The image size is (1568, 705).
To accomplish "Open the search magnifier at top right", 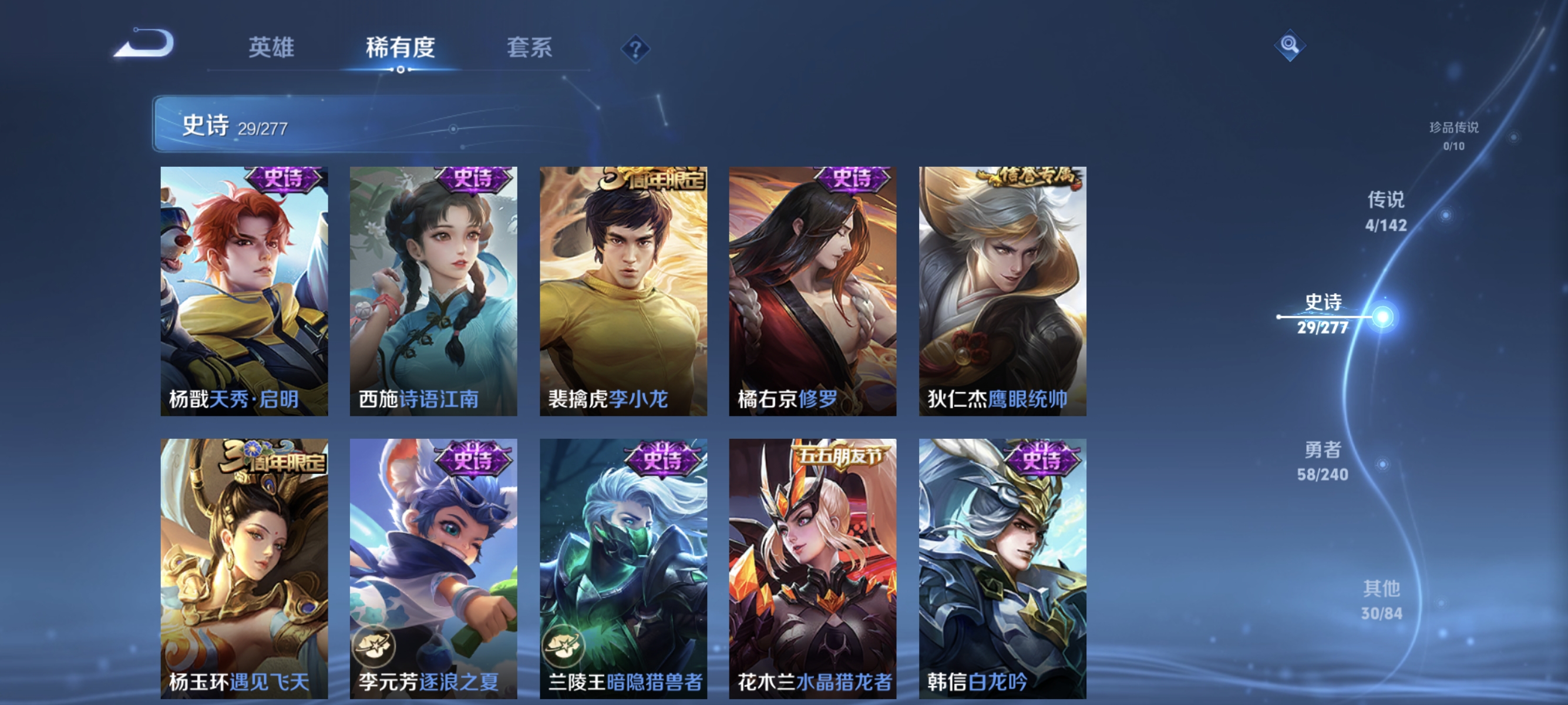I will point(1289,44).
